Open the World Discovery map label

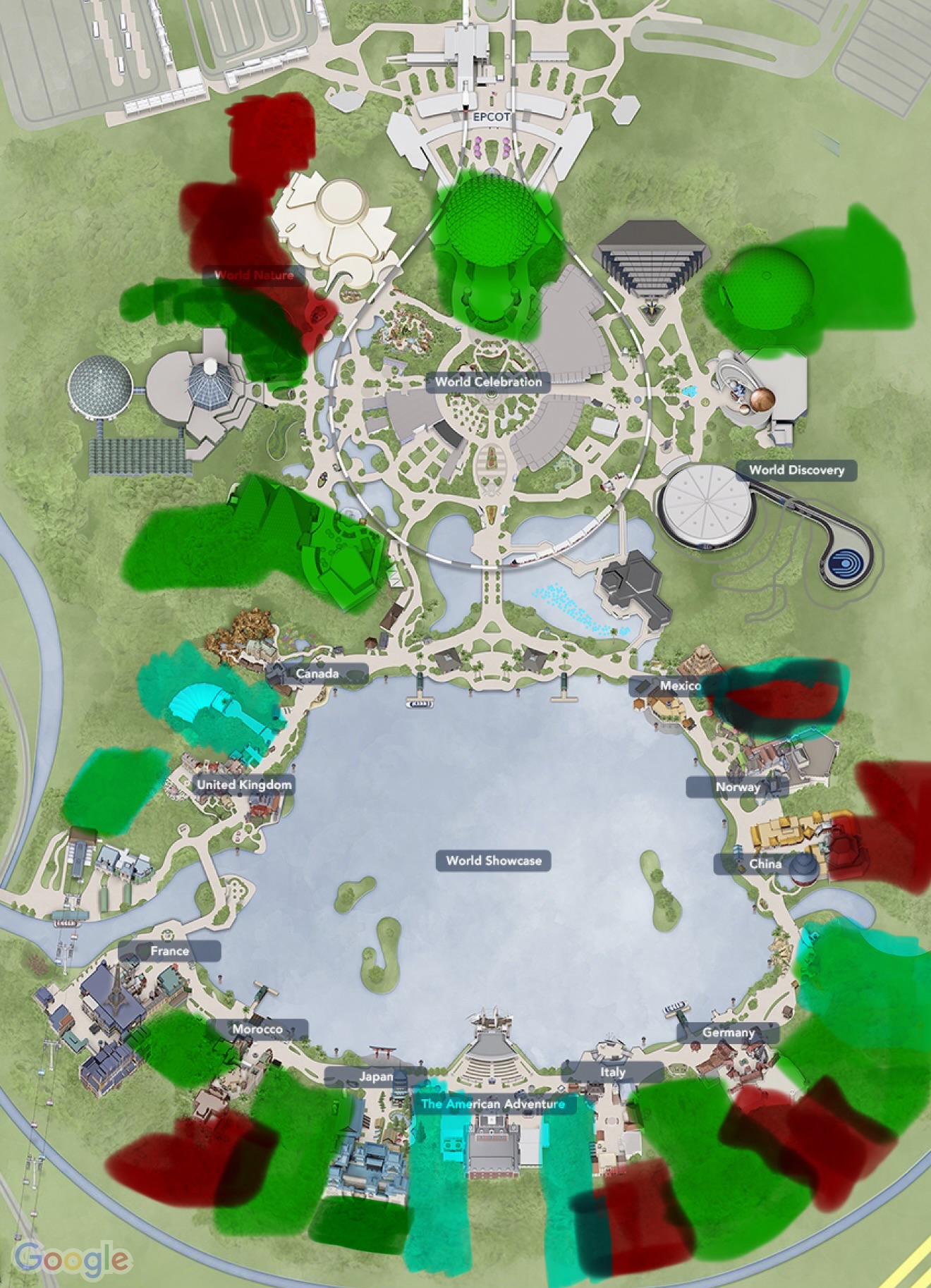[796, 470]
